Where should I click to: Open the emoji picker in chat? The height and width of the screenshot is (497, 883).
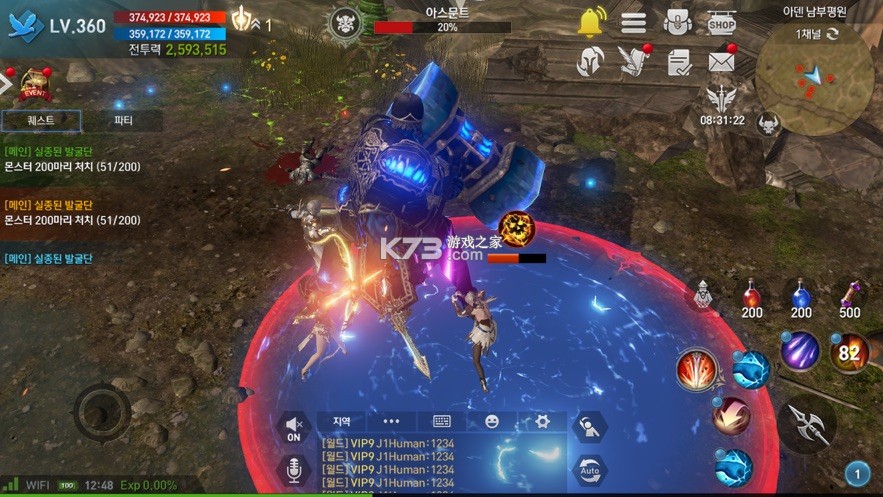pyautogui.click(x=492, y=422)
